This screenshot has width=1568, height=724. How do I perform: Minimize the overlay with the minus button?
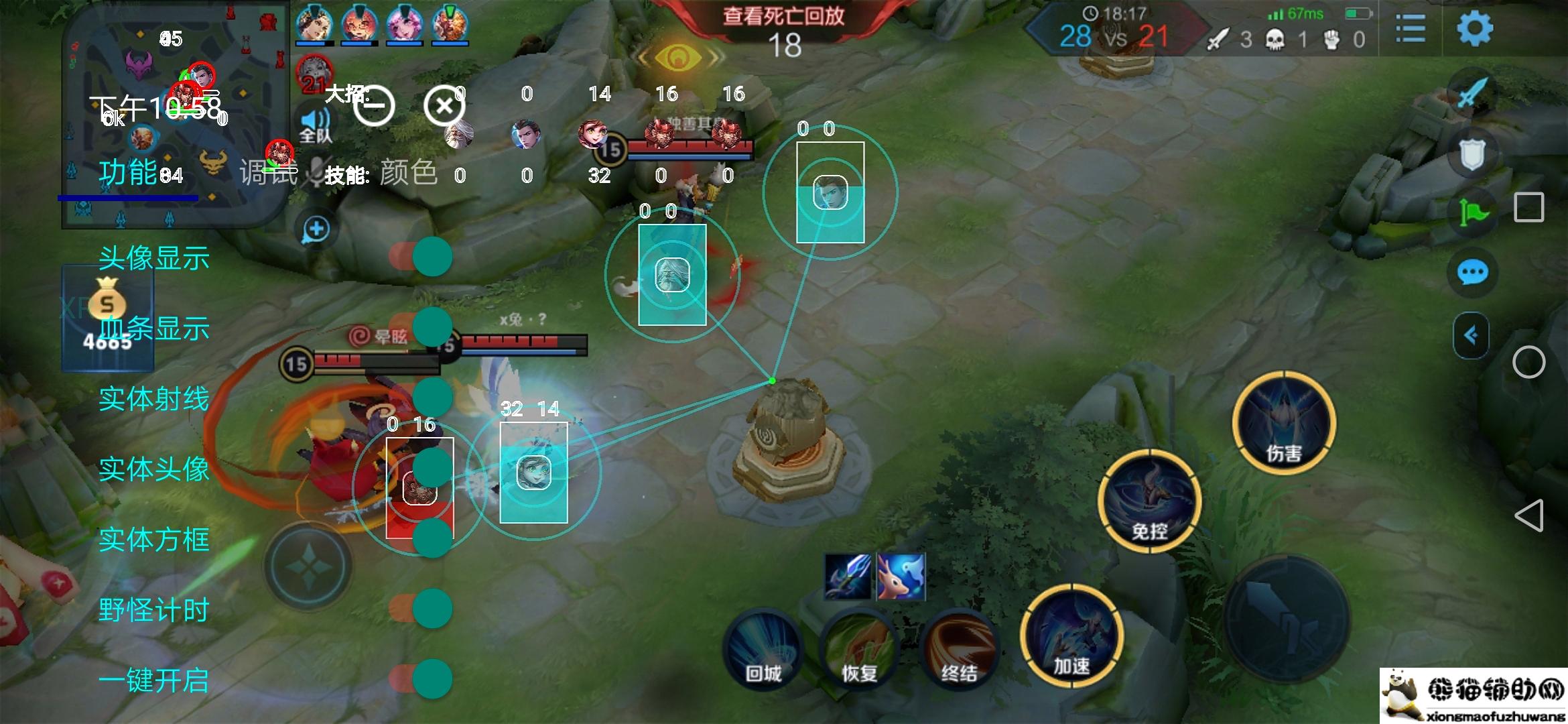(x=374, y=106)
